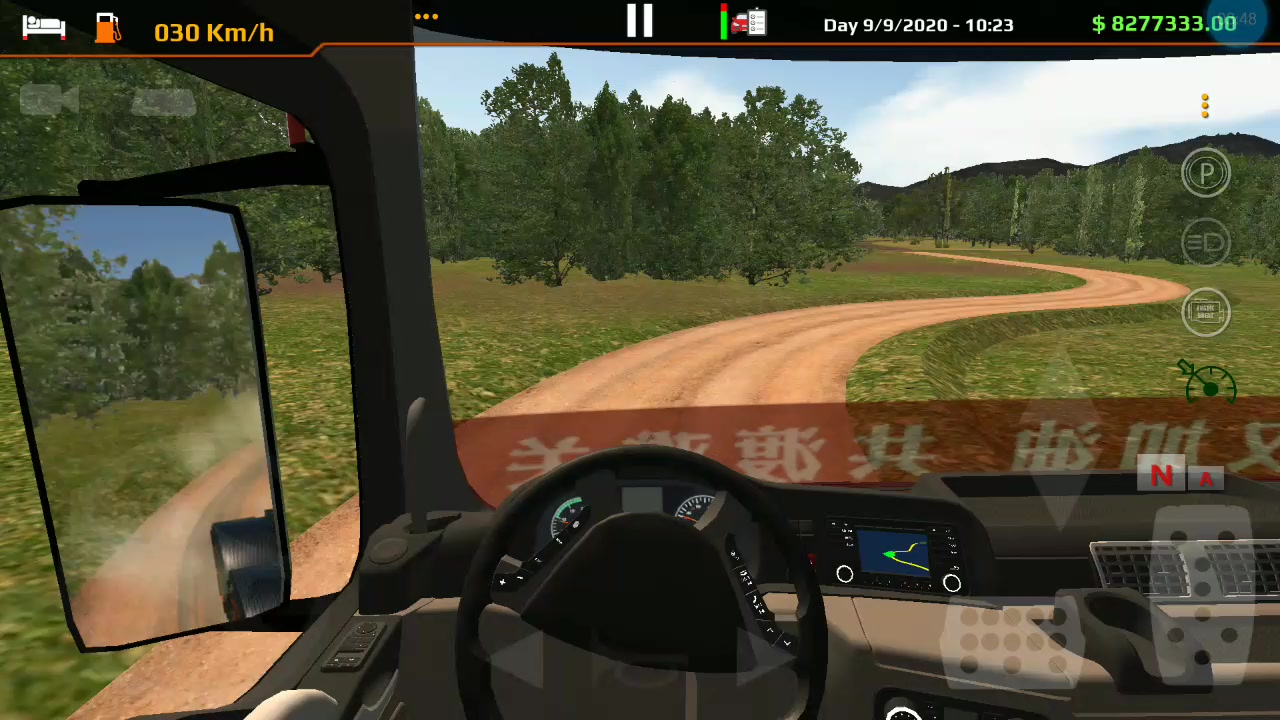Engage the P parking brake
This screenshot has height=720, width=1280.
(1205, 172)
